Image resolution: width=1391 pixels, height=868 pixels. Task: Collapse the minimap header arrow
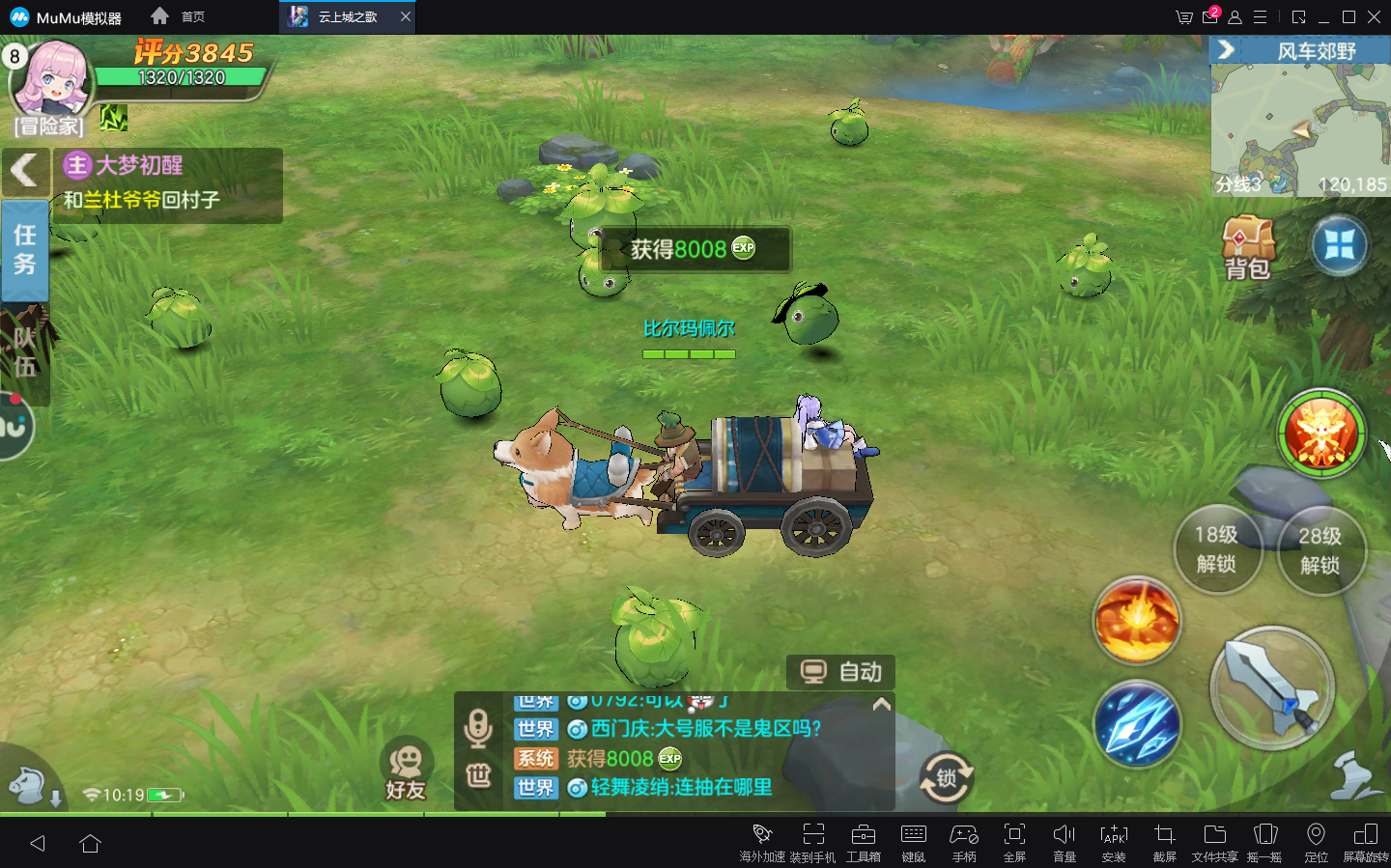coord(1226,50)
